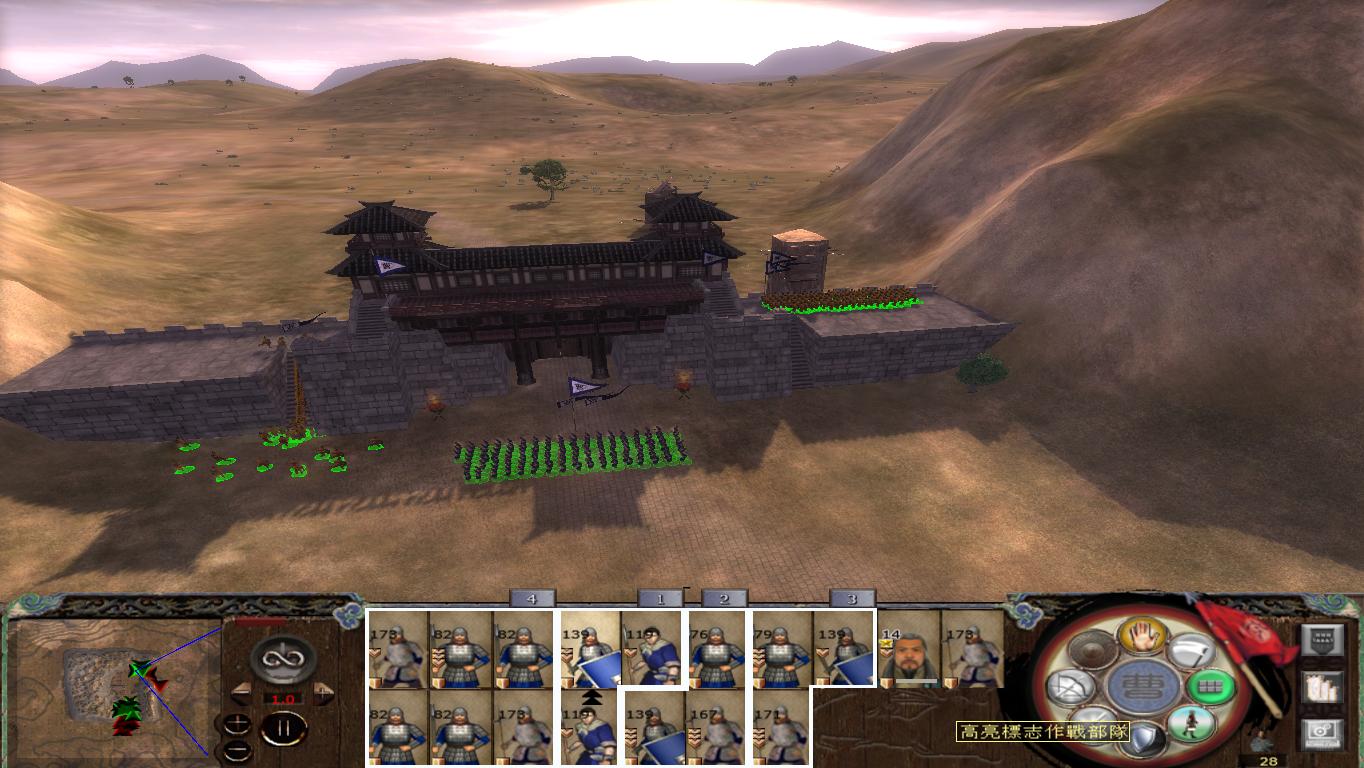The height and width of the screenshot is (768, 1364).
Task: Increase game speed with the plus arrow
Action: [x=323, y=692]
